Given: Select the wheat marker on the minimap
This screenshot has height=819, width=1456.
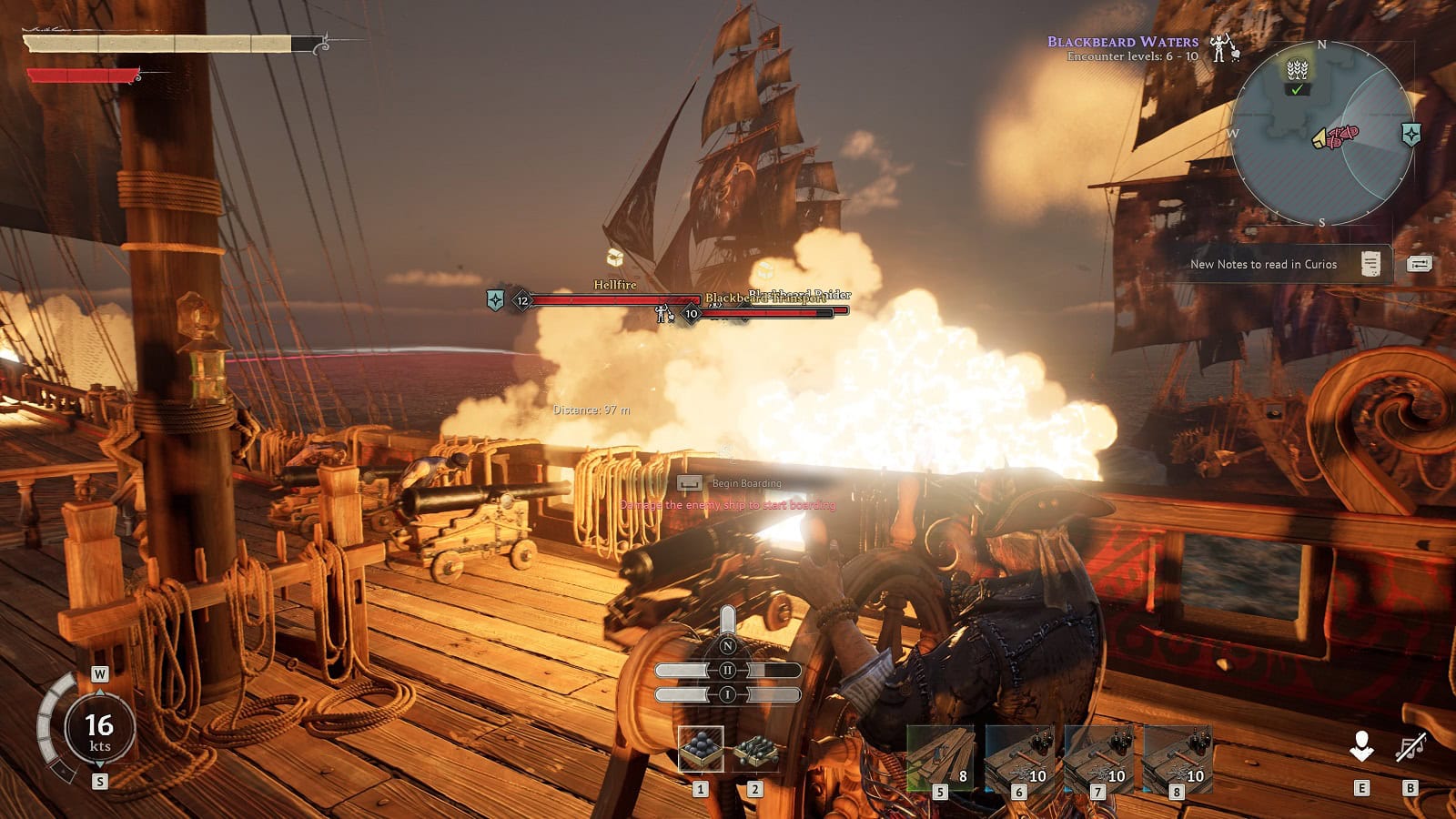Looking at the screenshot, I should tap(1298, 69).
